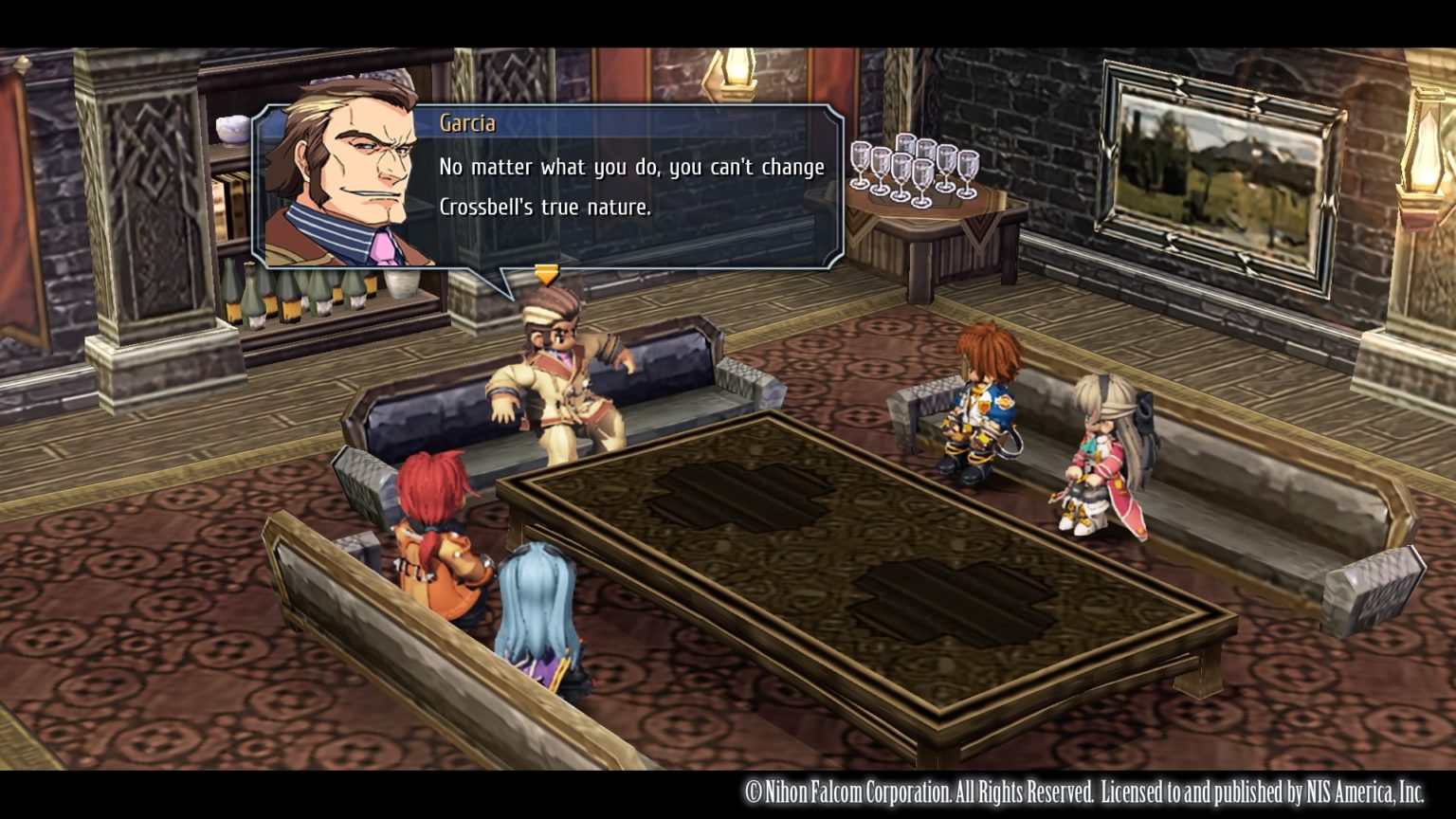Advance Garcia's dialogue with the orange arrow

(x=546, y=275)
